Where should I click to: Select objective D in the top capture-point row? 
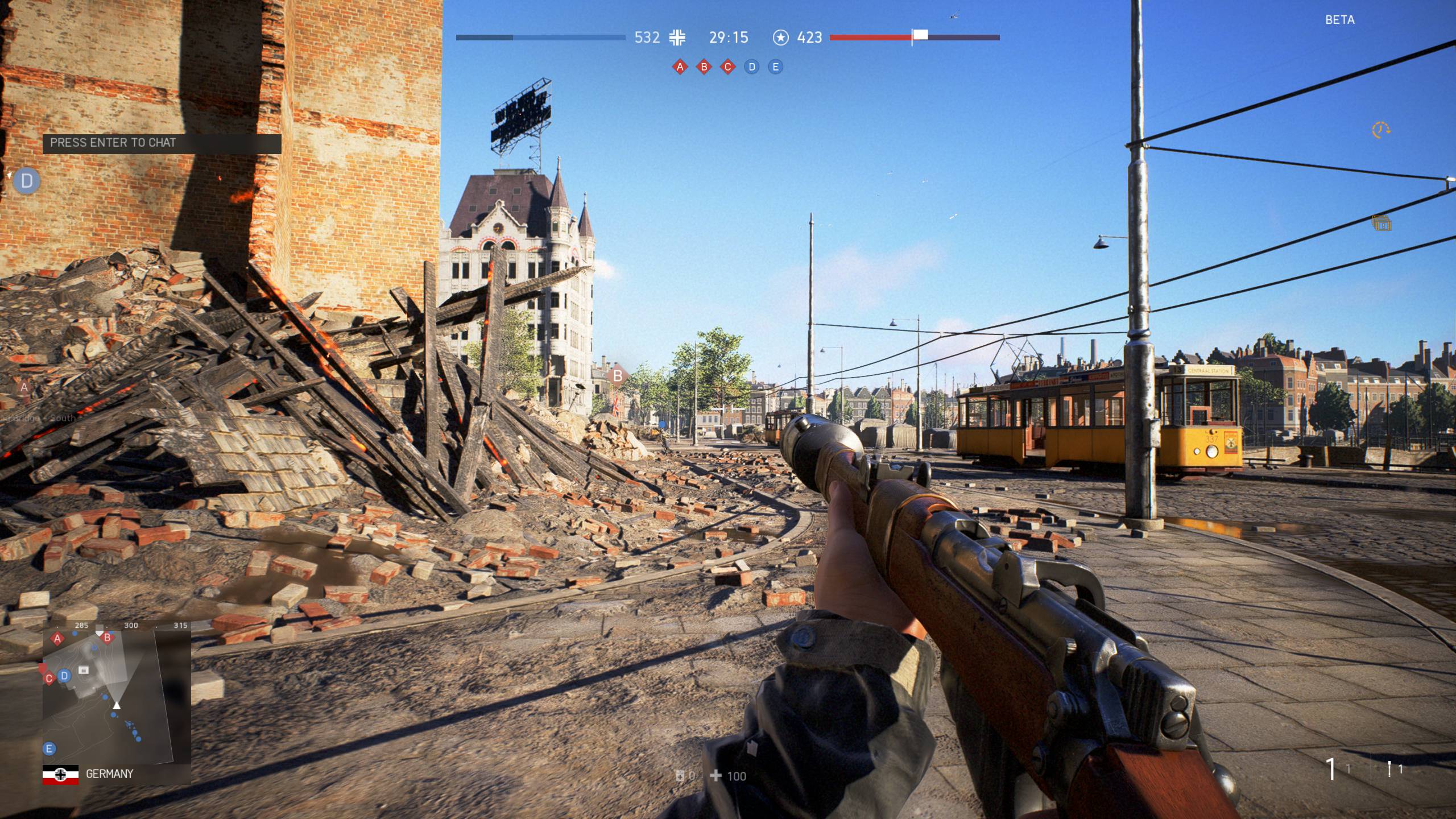point(752,67)
